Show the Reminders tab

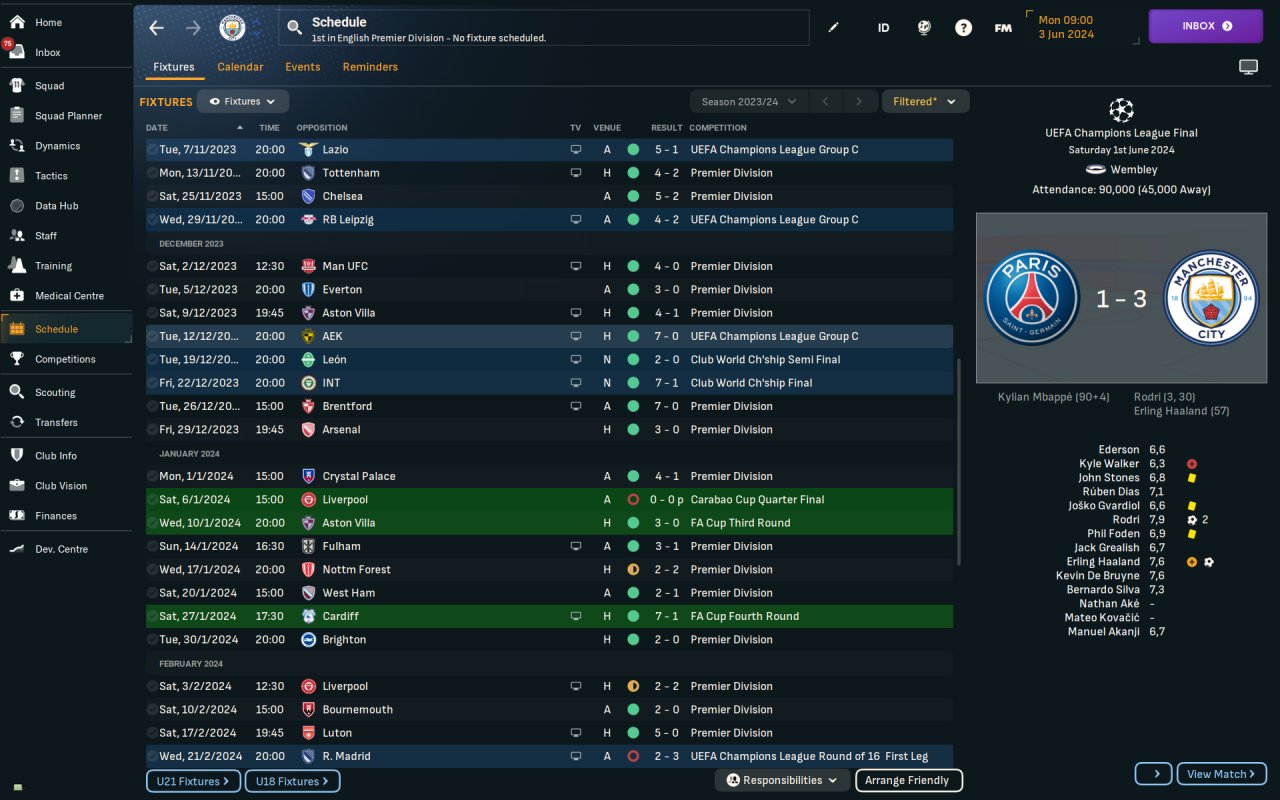coord(370,67)
